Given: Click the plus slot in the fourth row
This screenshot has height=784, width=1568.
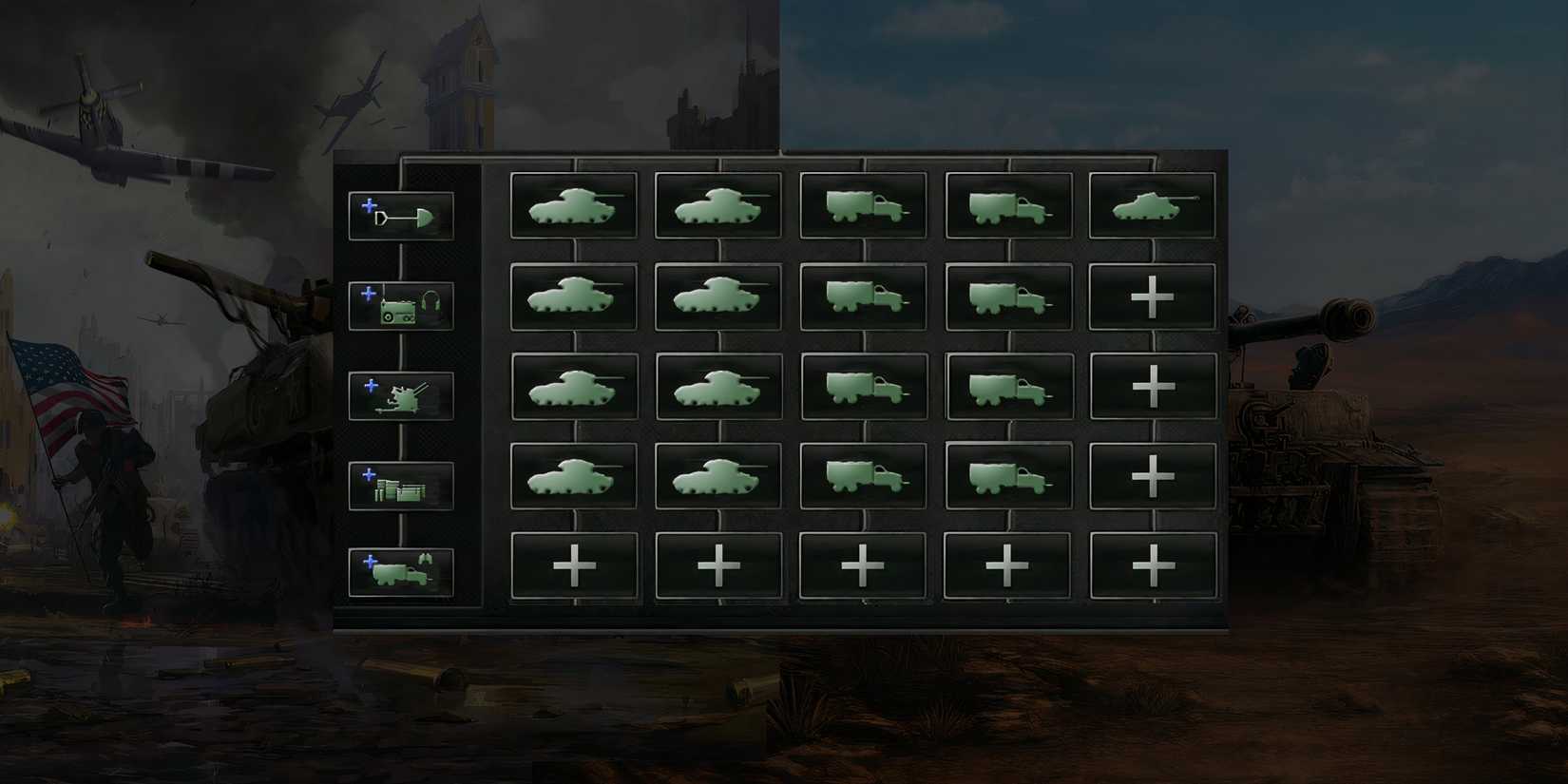Looking at the screenshot, I should click(x=1152, y=475).
